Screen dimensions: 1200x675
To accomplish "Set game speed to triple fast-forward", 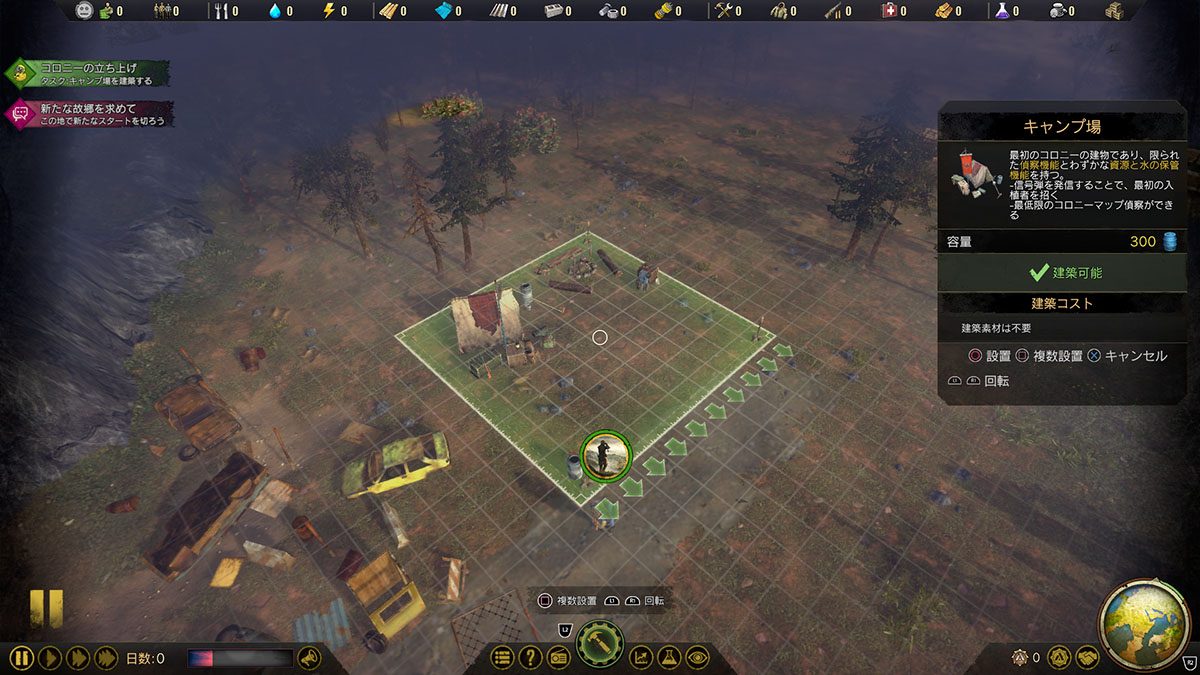I will coord(104,658).
